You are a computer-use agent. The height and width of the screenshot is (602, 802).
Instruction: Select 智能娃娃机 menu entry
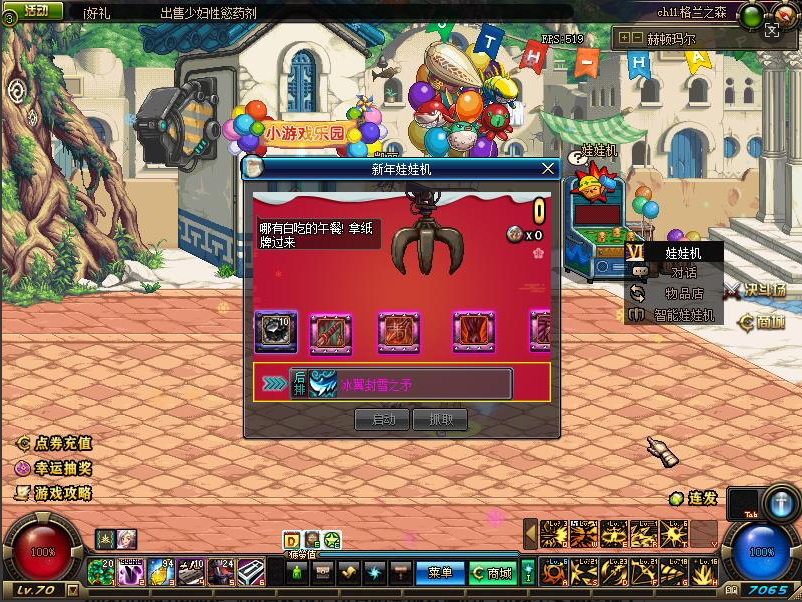683,315
